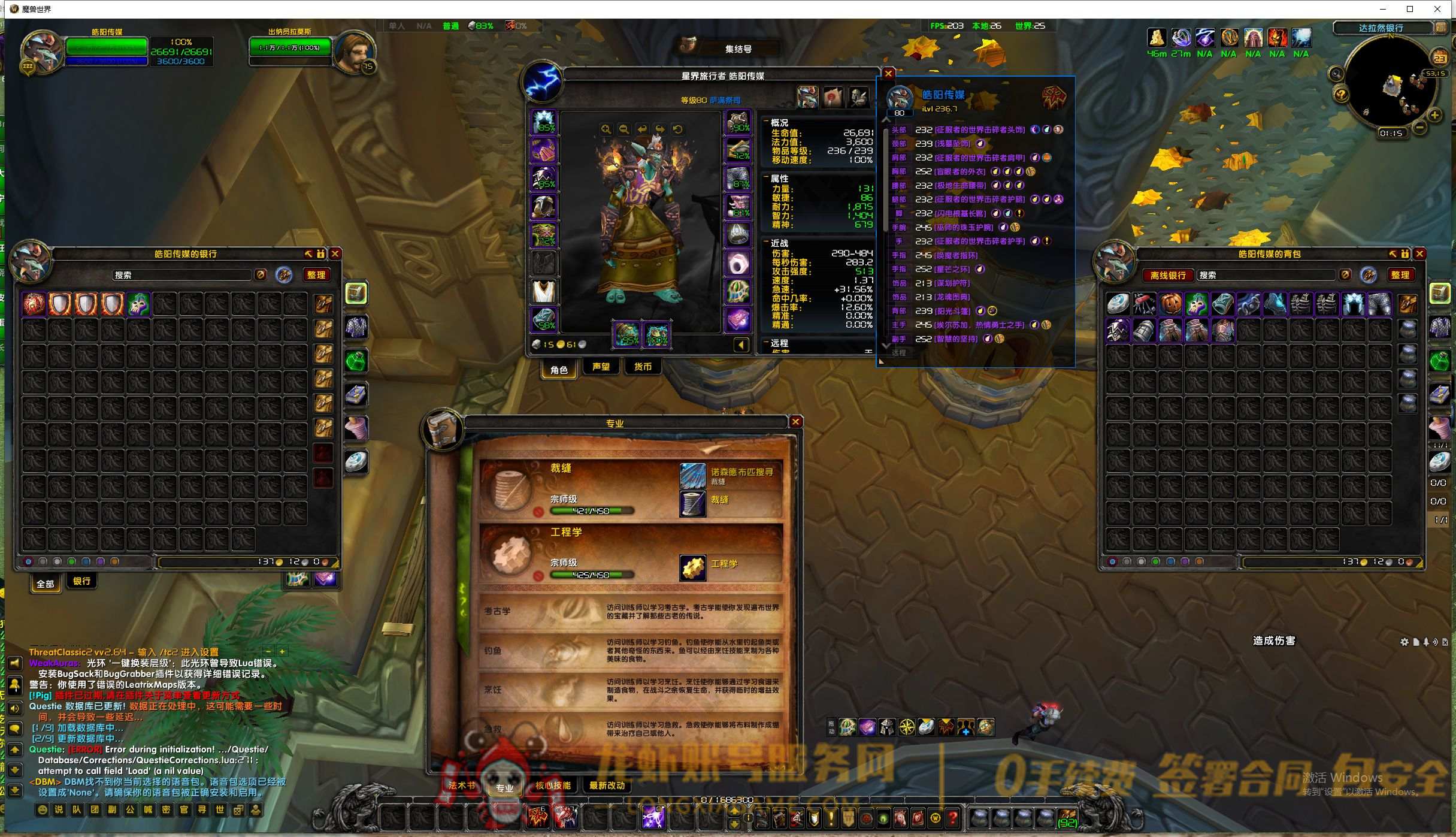The height and width of the screenshot is (837, 1456).
Task: Select the 银行 tab under the bank
Action: coord(82,581)
